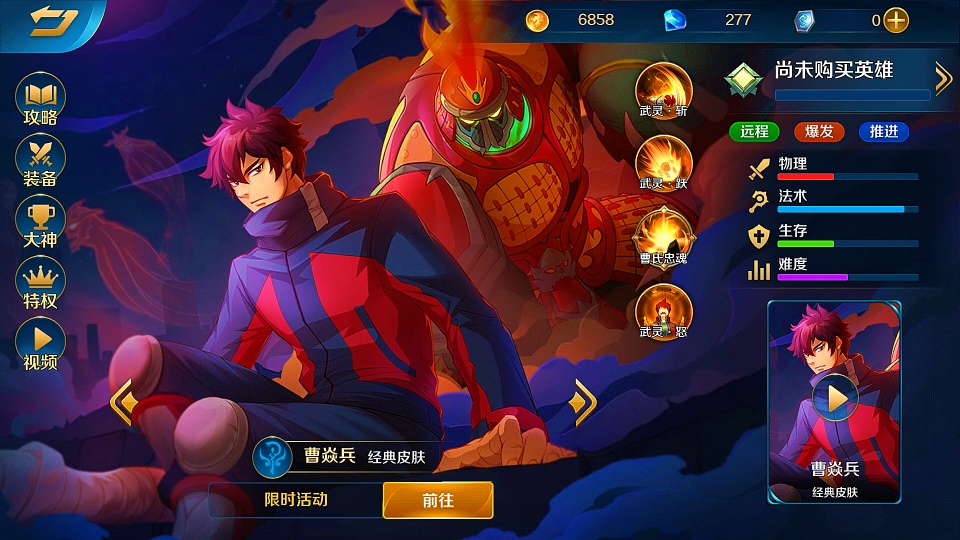Open the 大神 trophy menu

(41, 222)
